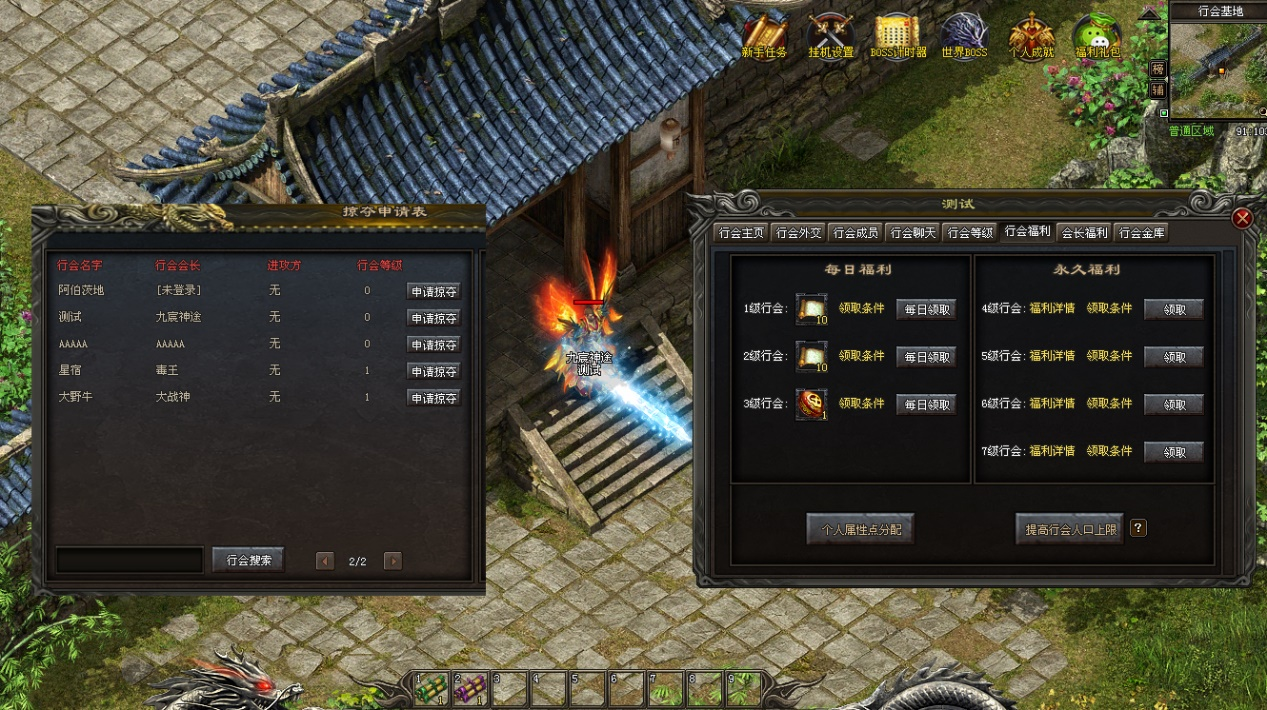Click the 提高行会人口上限 button
Image resolution: width=1267 pixels, height=710 pixels.
point(1069,529)
